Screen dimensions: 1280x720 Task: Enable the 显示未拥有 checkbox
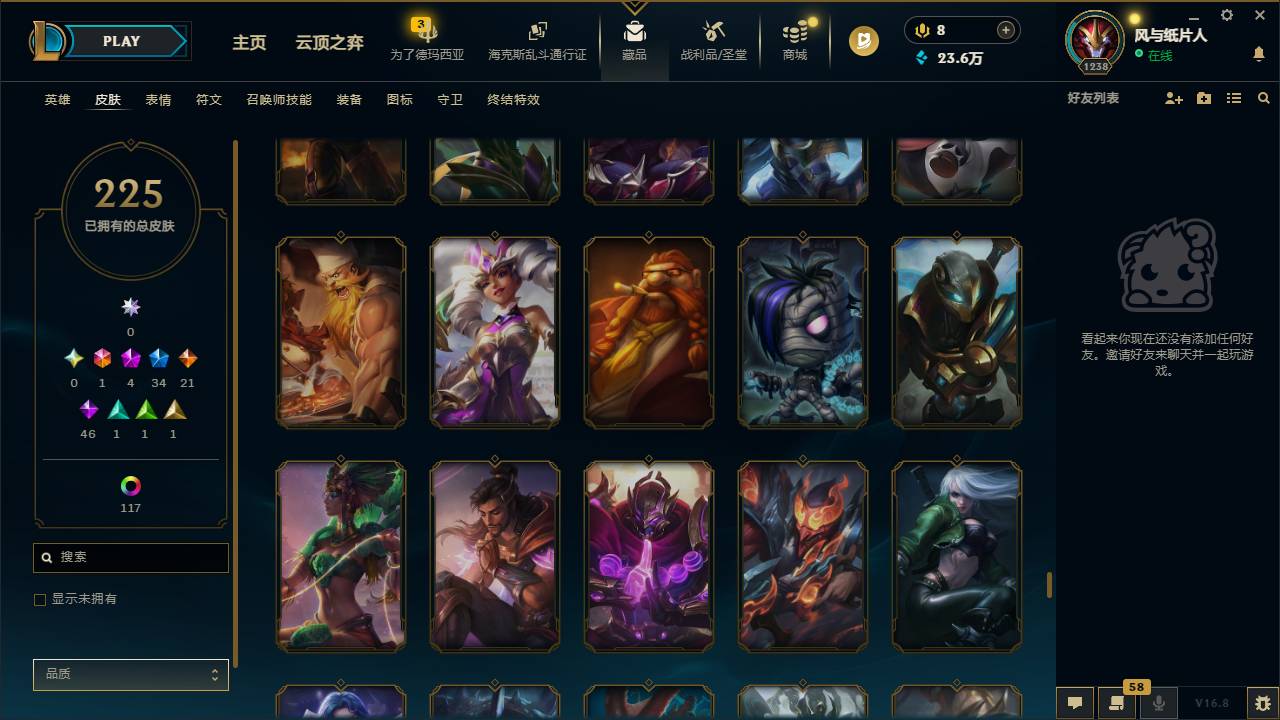[40, 599]
